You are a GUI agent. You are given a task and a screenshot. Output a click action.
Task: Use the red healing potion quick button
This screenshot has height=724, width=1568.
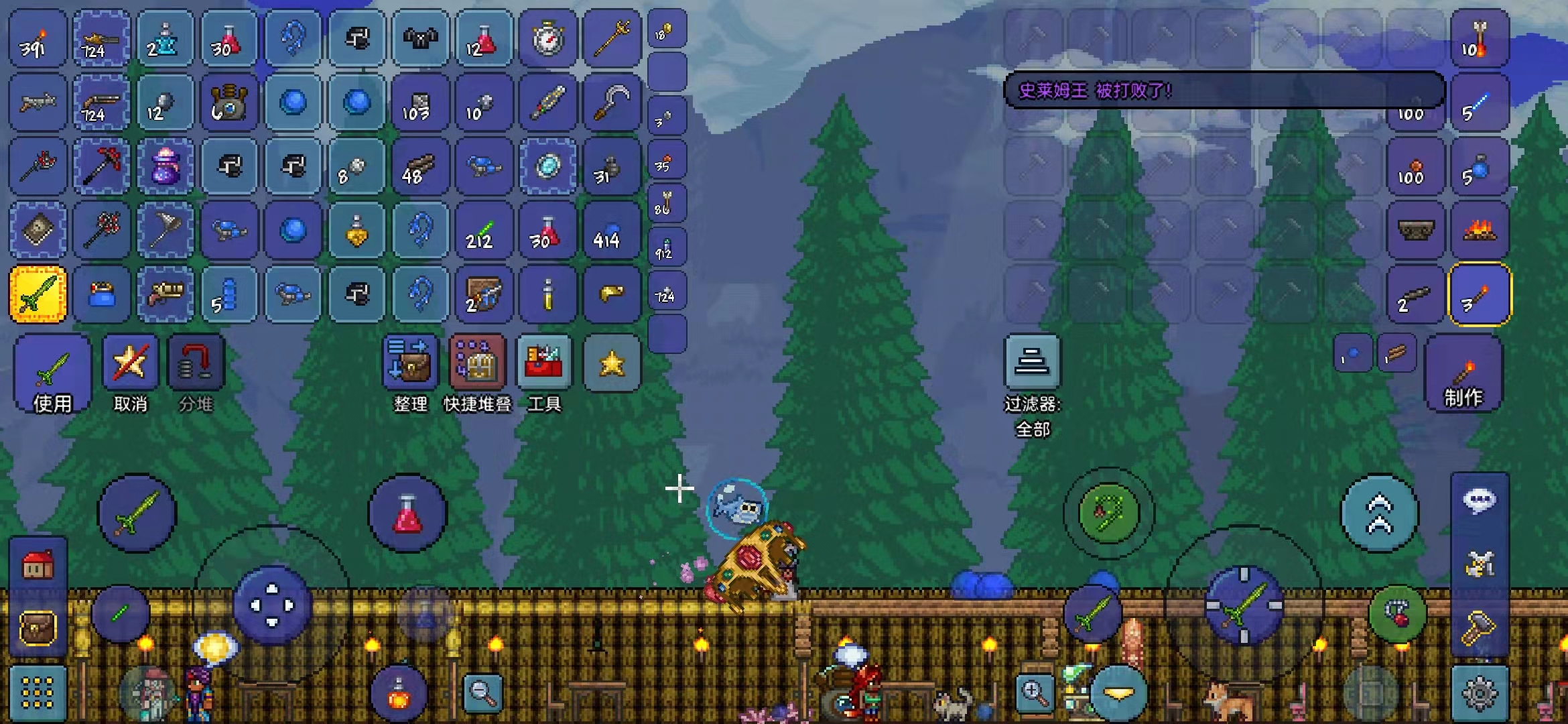pyautogui.click(x=407, y=514)
